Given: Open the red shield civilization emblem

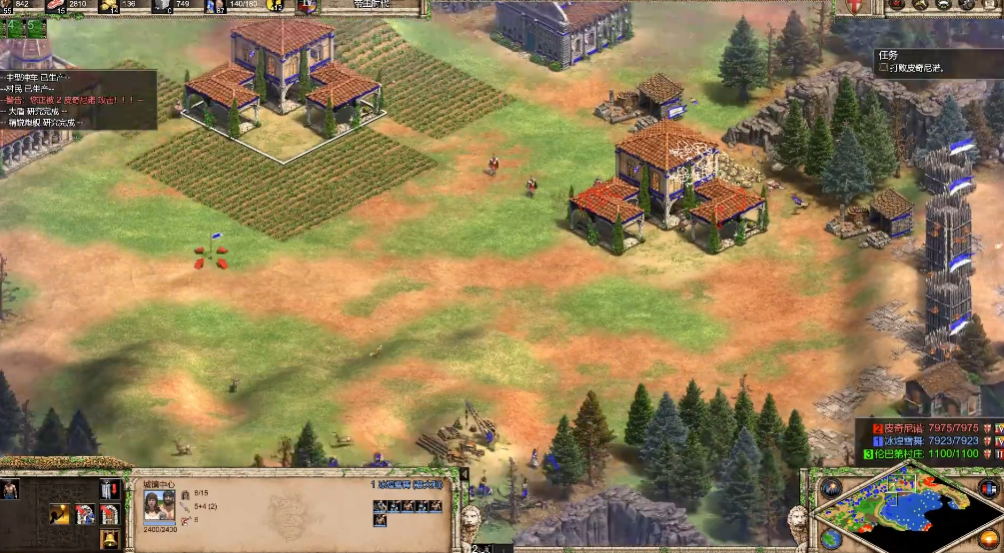Looking at the screenshot, I should (x=855, y=7).
